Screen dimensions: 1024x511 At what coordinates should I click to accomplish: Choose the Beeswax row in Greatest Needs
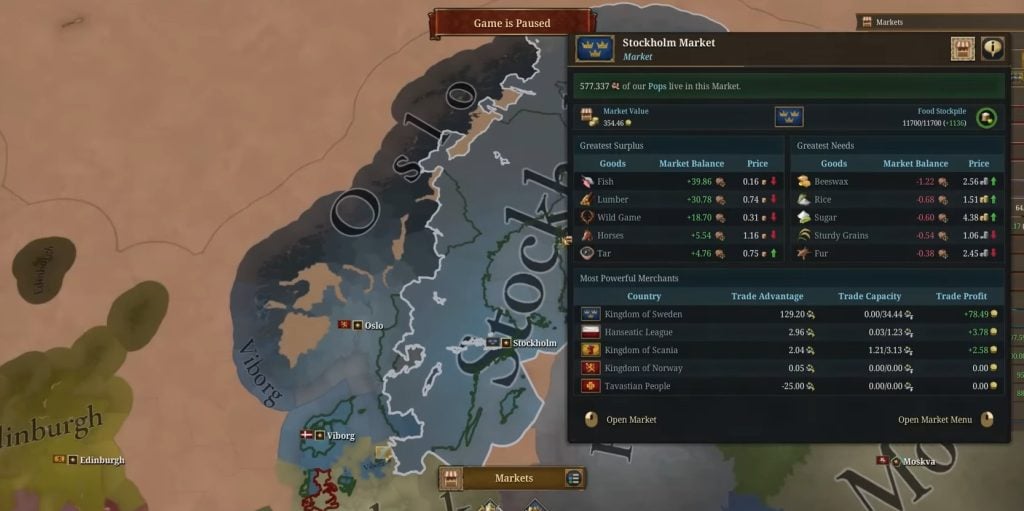[x=897, y=182]
